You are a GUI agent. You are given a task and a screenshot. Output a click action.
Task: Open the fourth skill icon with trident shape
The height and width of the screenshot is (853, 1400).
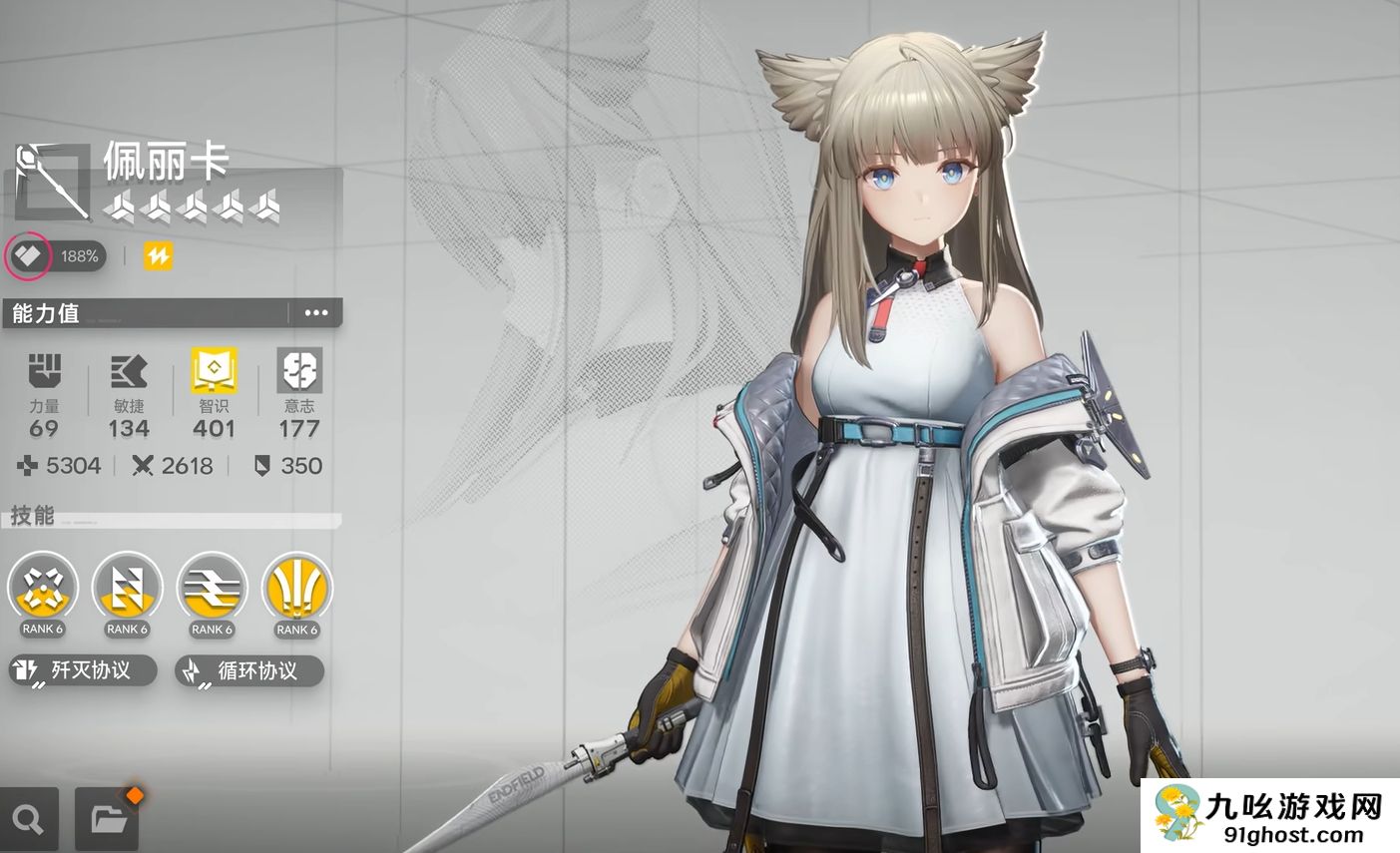pos(296,587)
